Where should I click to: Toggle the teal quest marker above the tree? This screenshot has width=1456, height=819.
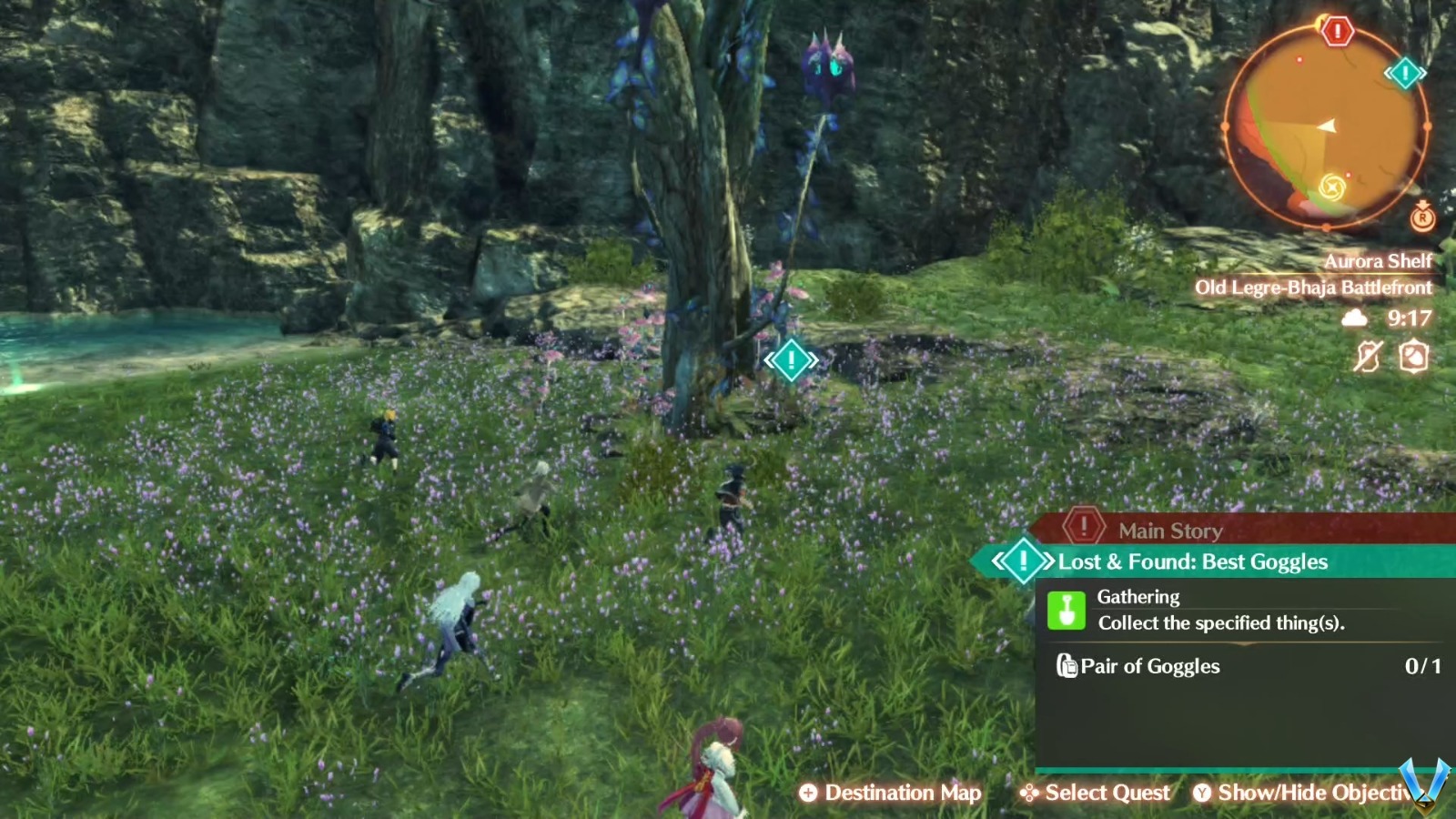(x=790, y=359)
